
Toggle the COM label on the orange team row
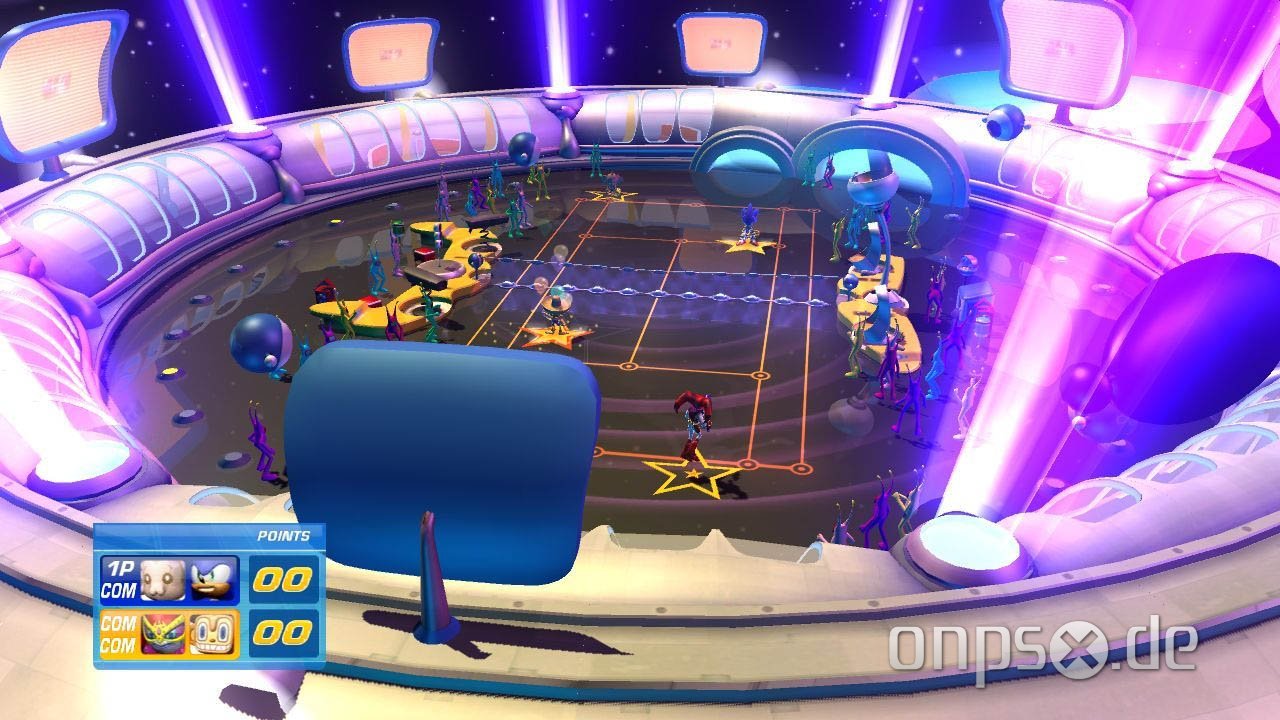click(x=118, y=622)
